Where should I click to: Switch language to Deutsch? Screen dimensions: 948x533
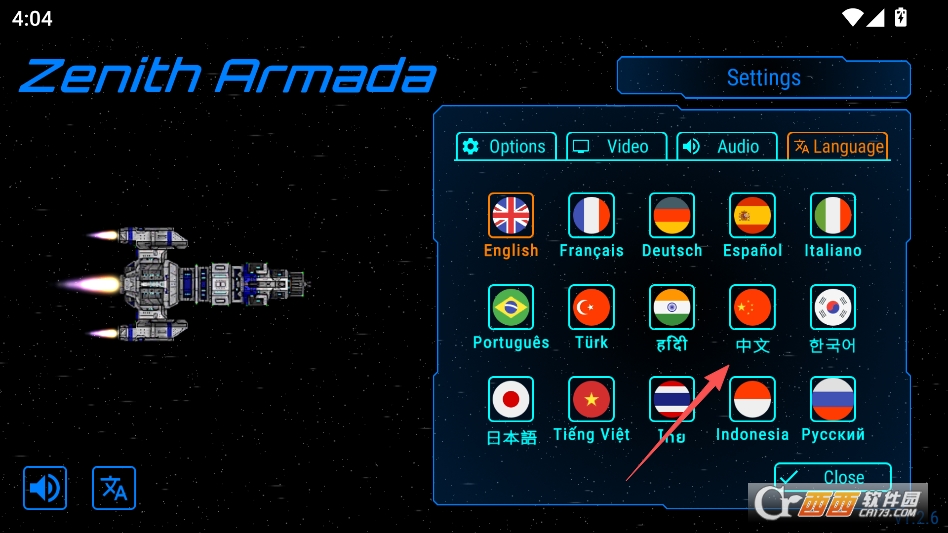click(x=672, y=215)
